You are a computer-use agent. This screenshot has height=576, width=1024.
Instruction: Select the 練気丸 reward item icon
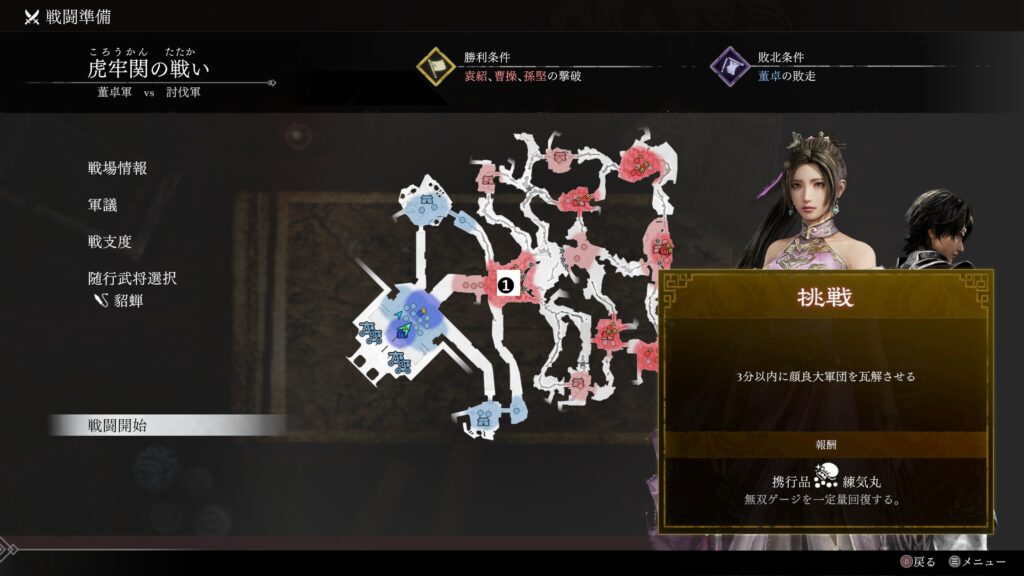pyautogui.click(x=825, y=476)
